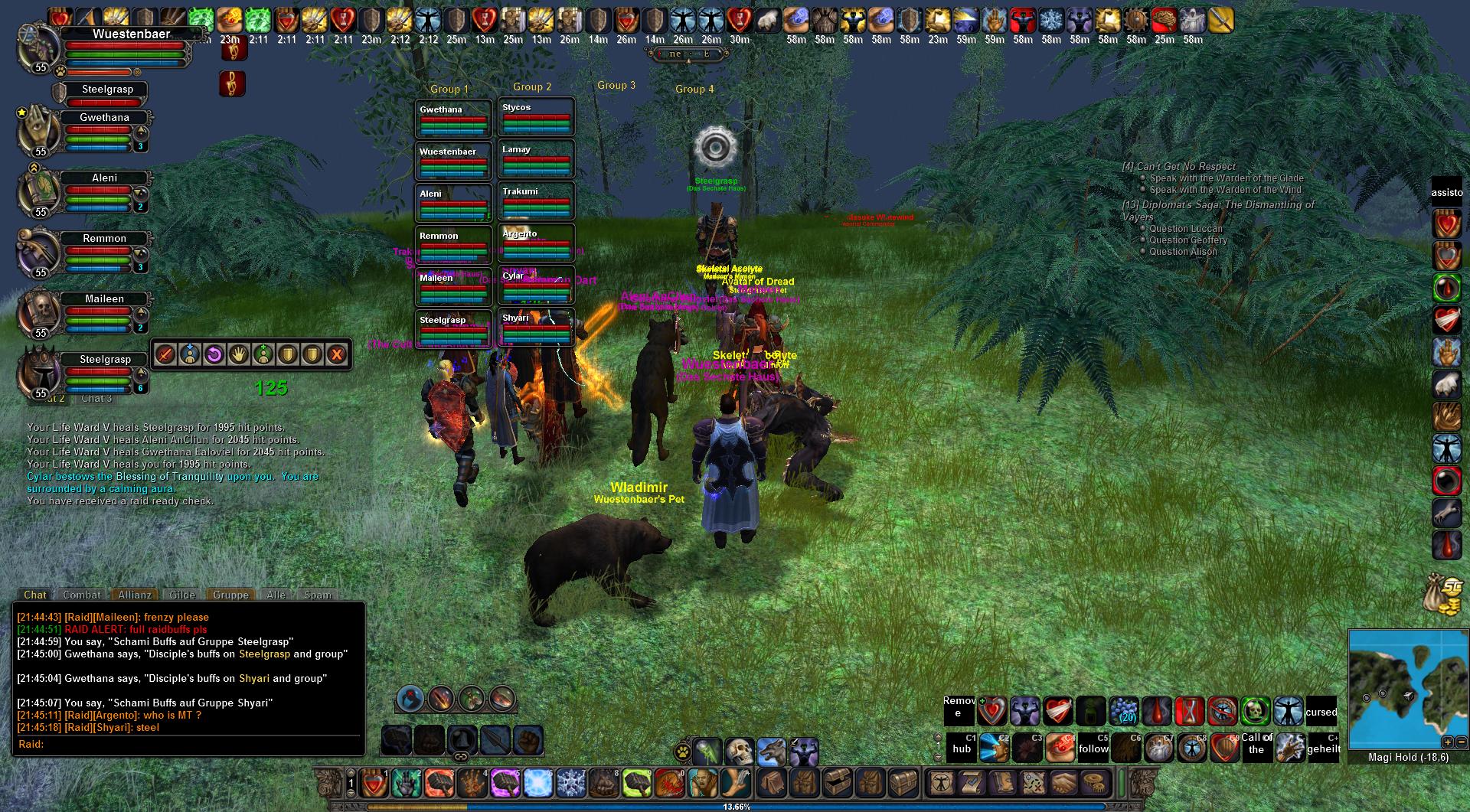1470x812 pixels.
Task: Select the wolf head pet ability
Action: [771, 752]
